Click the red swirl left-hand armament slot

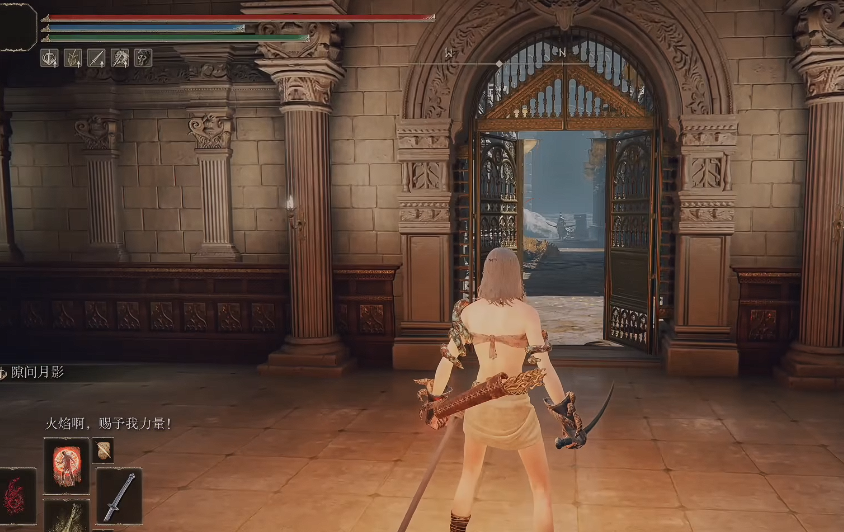[x=17, y=494]
